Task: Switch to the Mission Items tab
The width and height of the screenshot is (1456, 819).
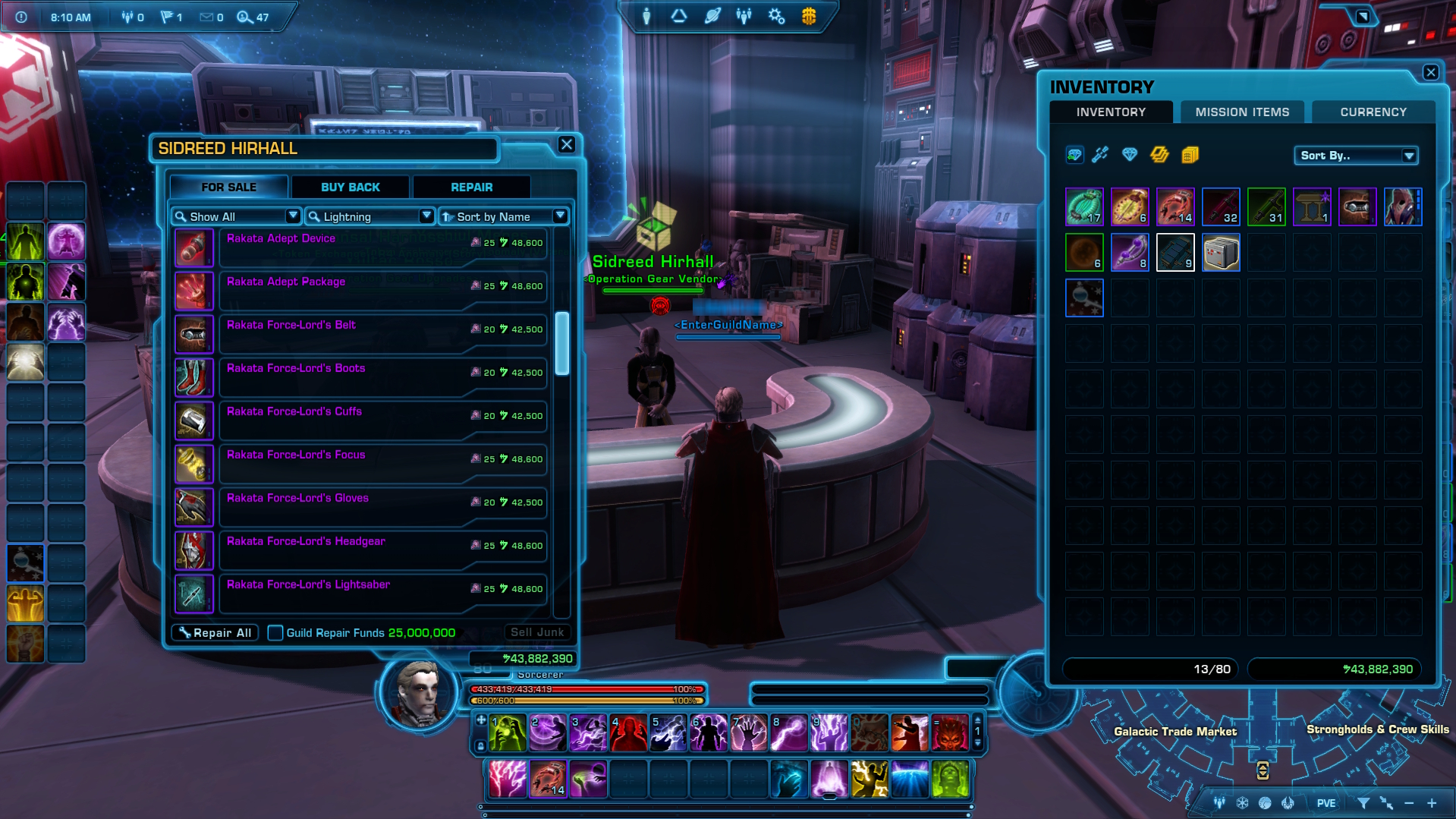Action: click(1241, 112)
